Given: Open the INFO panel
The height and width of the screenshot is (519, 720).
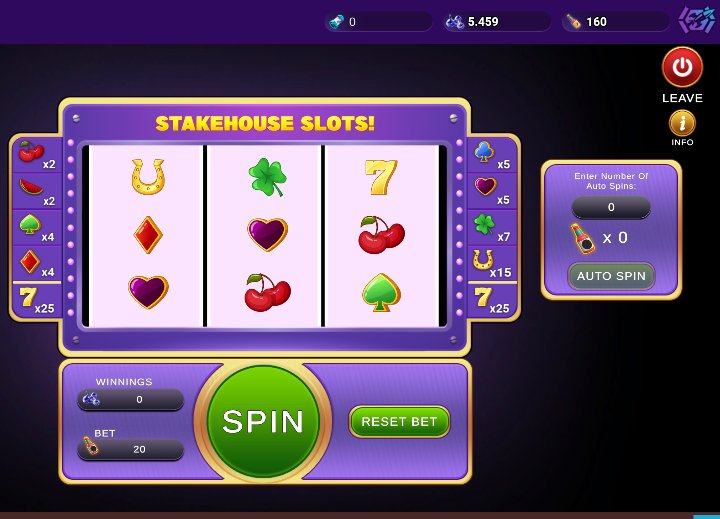Looking at the screenshot, I should (x=682, y=124).
